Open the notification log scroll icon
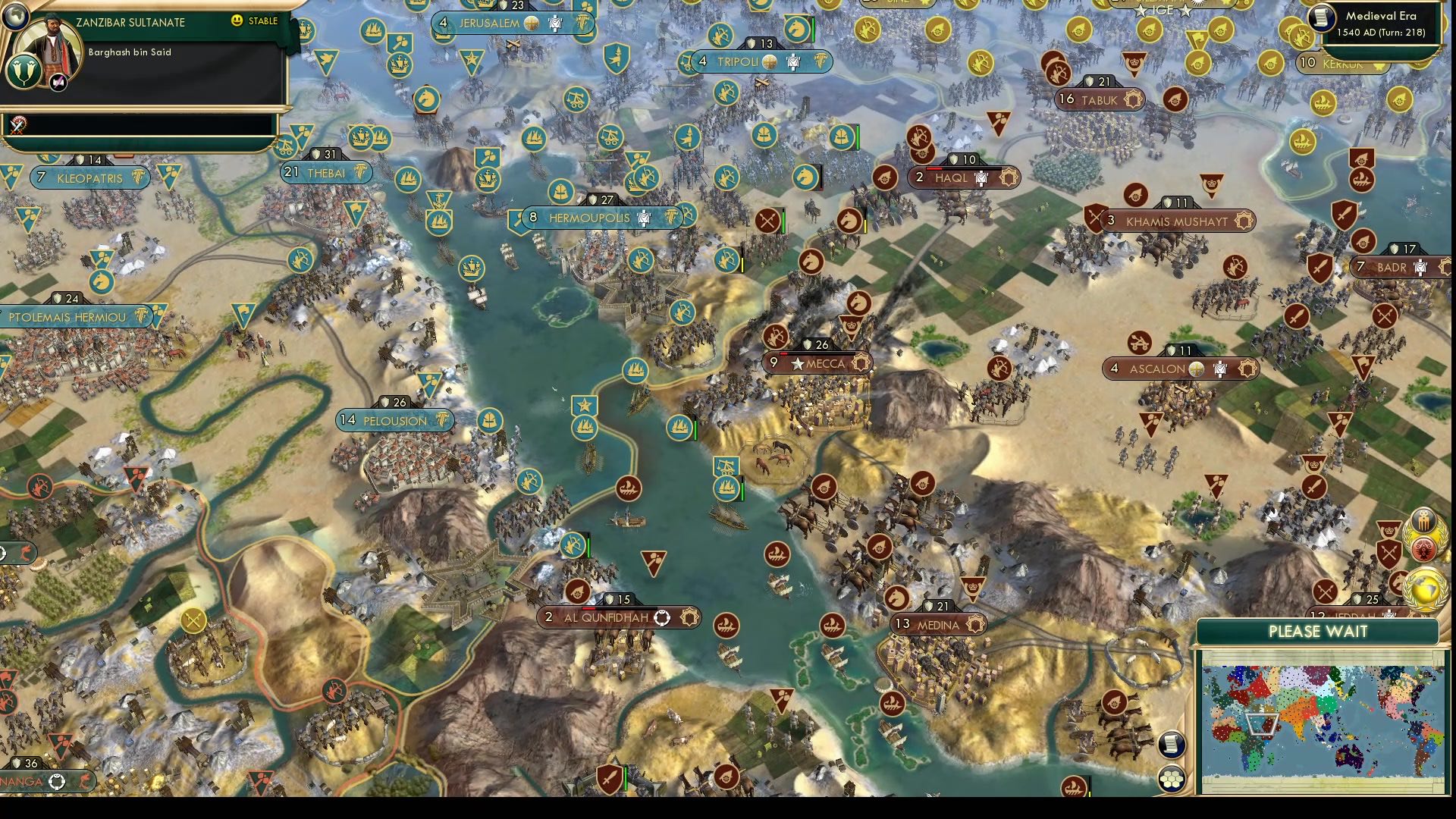The height and width of the screenshot is (819, 1456). pos(1171,745)
